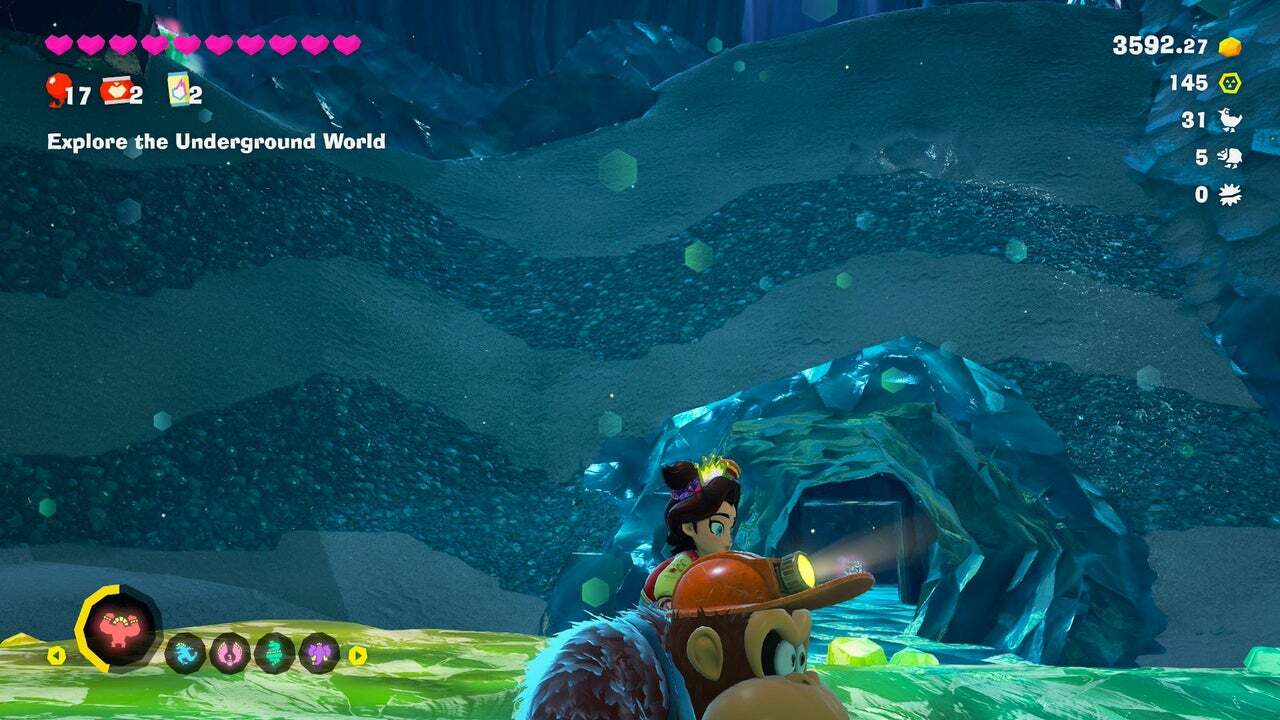This screenshot has width=1280, height=720.
Task: Select the red Kong Bananza transformation
Action: pyautogui.click(x=120, y=630)
